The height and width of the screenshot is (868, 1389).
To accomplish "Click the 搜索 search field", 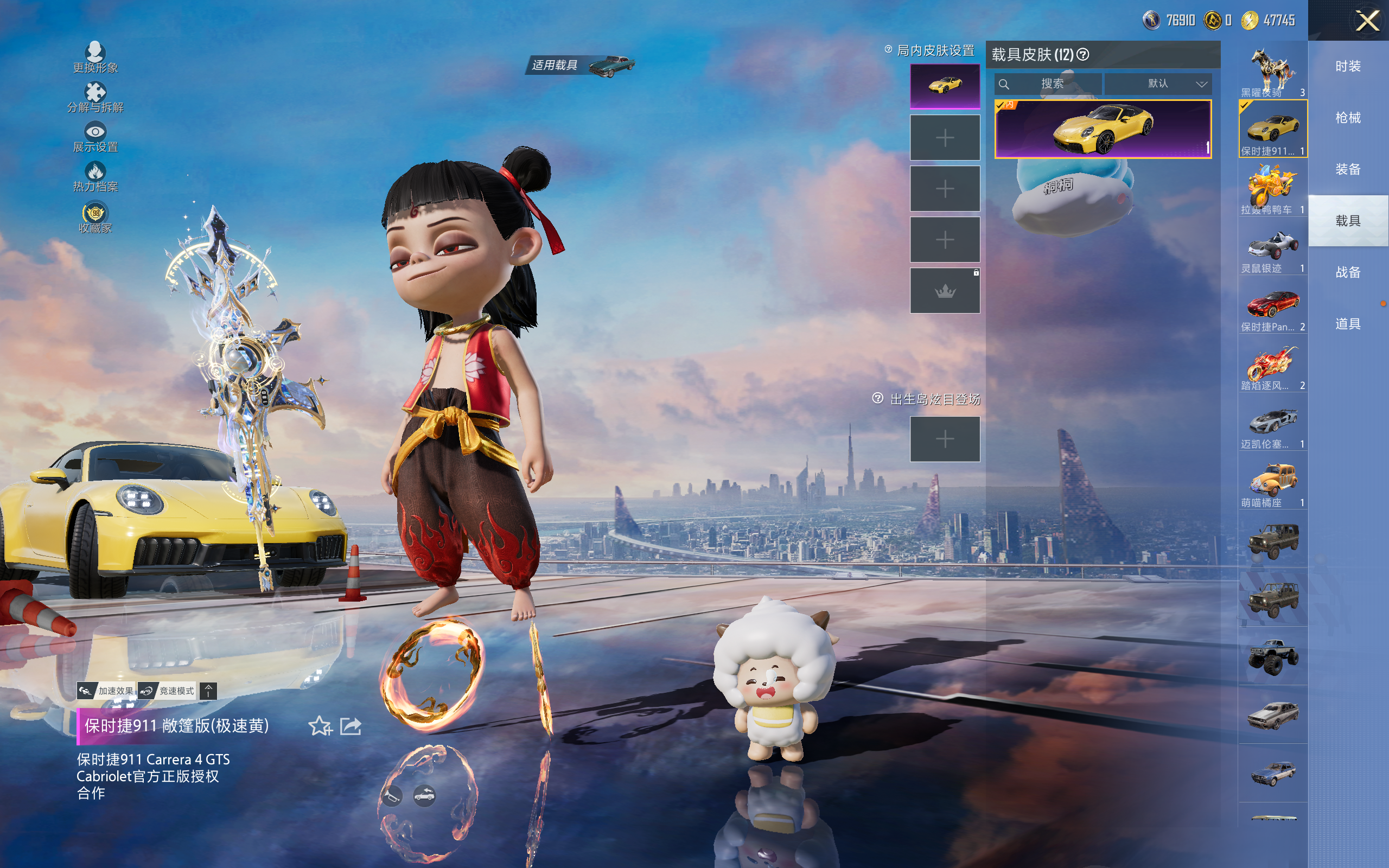I will click(x=1052, y=84).
